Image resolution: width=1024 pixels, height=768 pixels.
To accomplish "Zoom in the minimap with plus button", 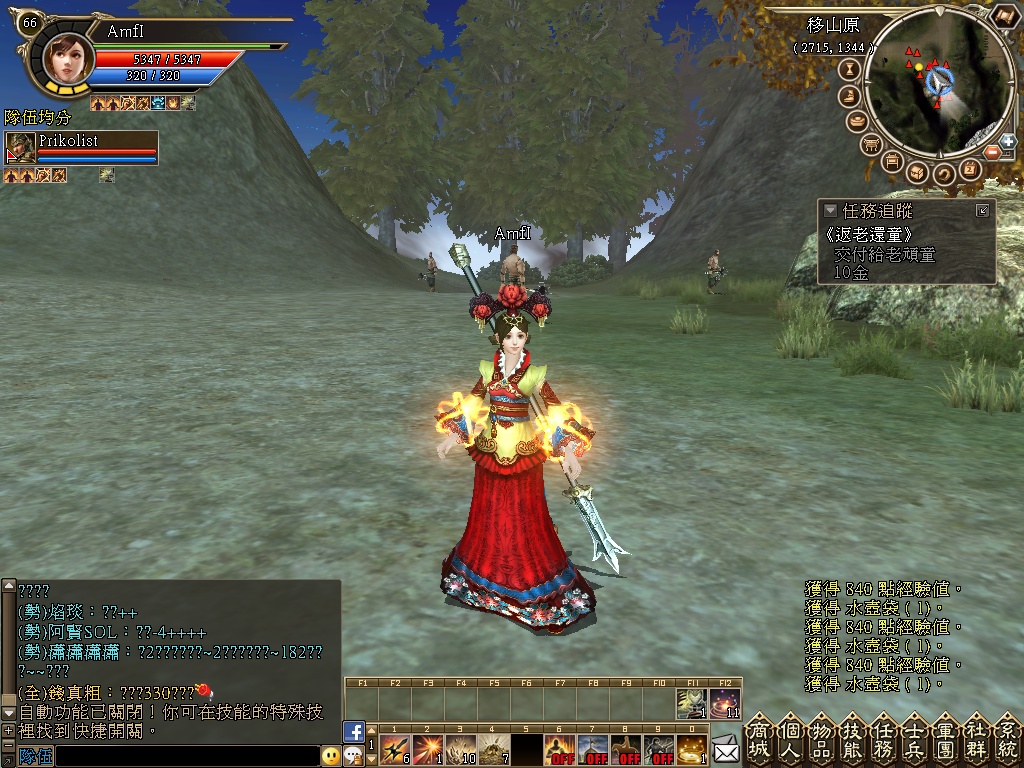I will [x=1007, y=141].
